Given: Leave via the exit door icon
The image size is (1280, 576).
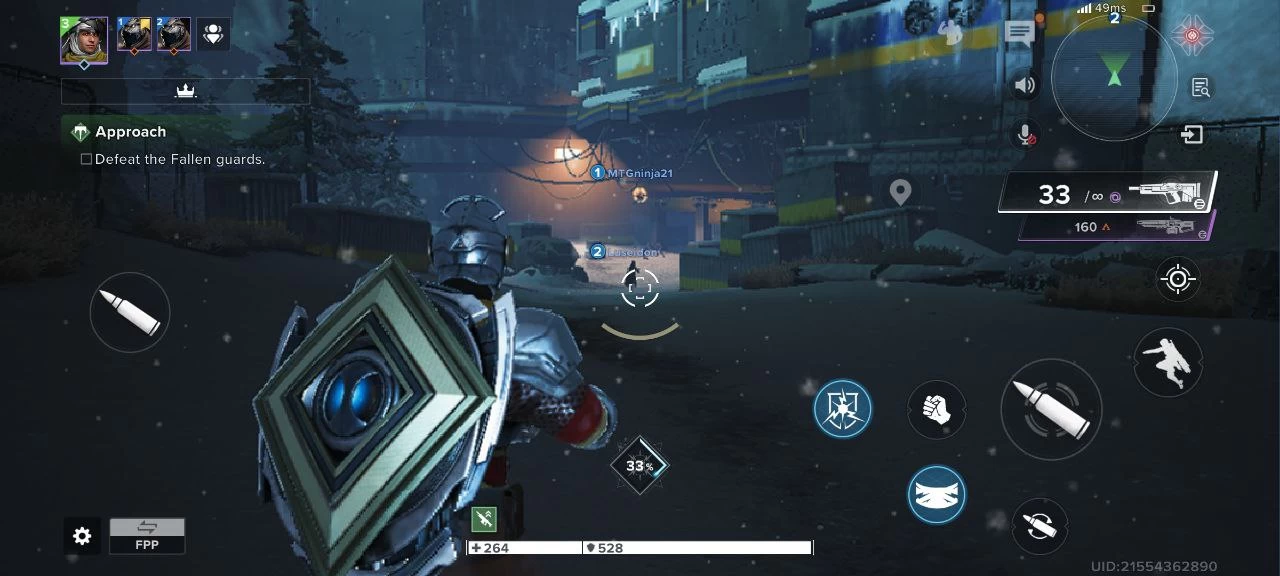Looking at the screenshot, I should click(x=1191, y=134).
